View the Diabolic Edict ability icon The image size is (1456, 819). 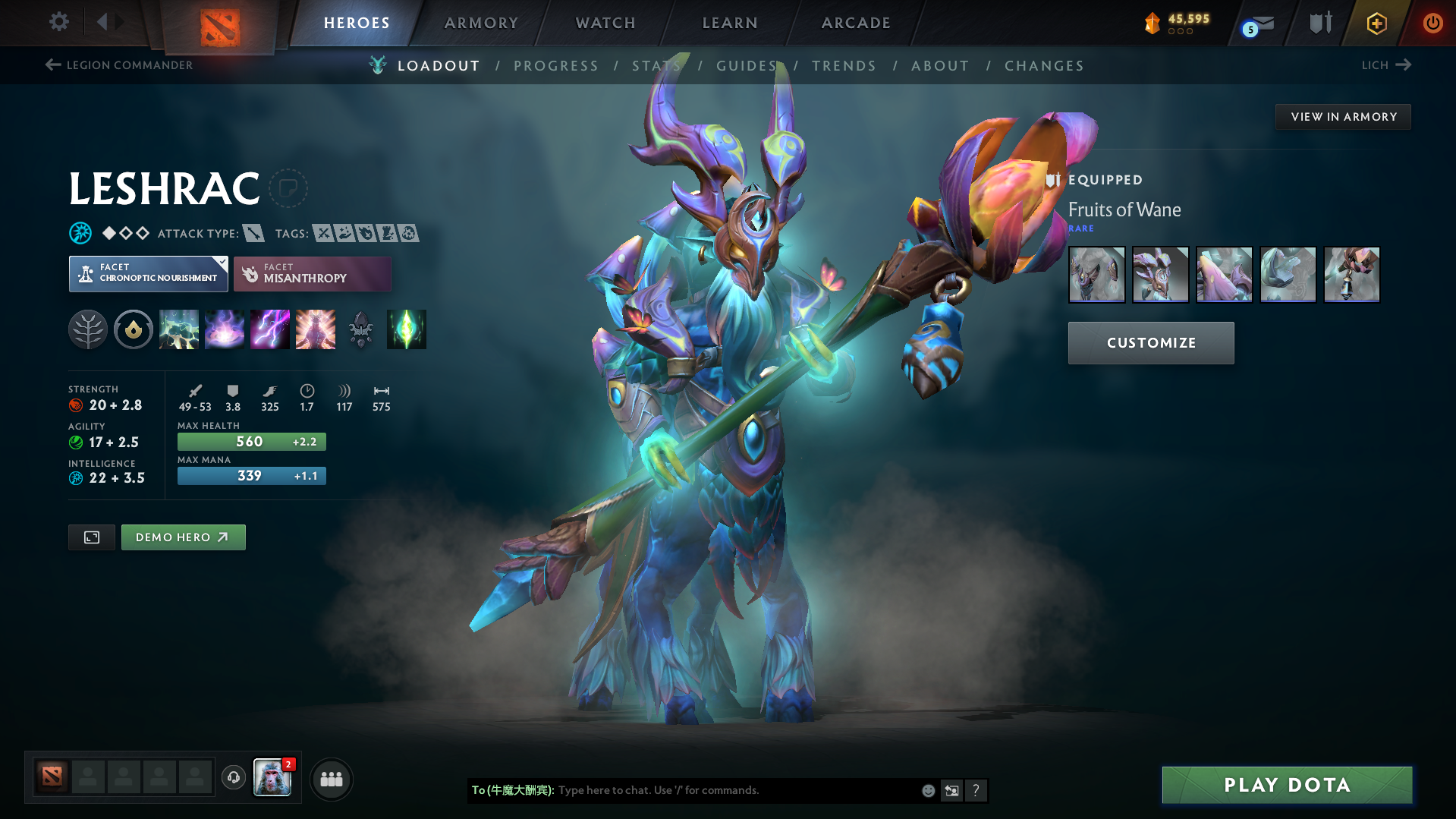[224, 329]
